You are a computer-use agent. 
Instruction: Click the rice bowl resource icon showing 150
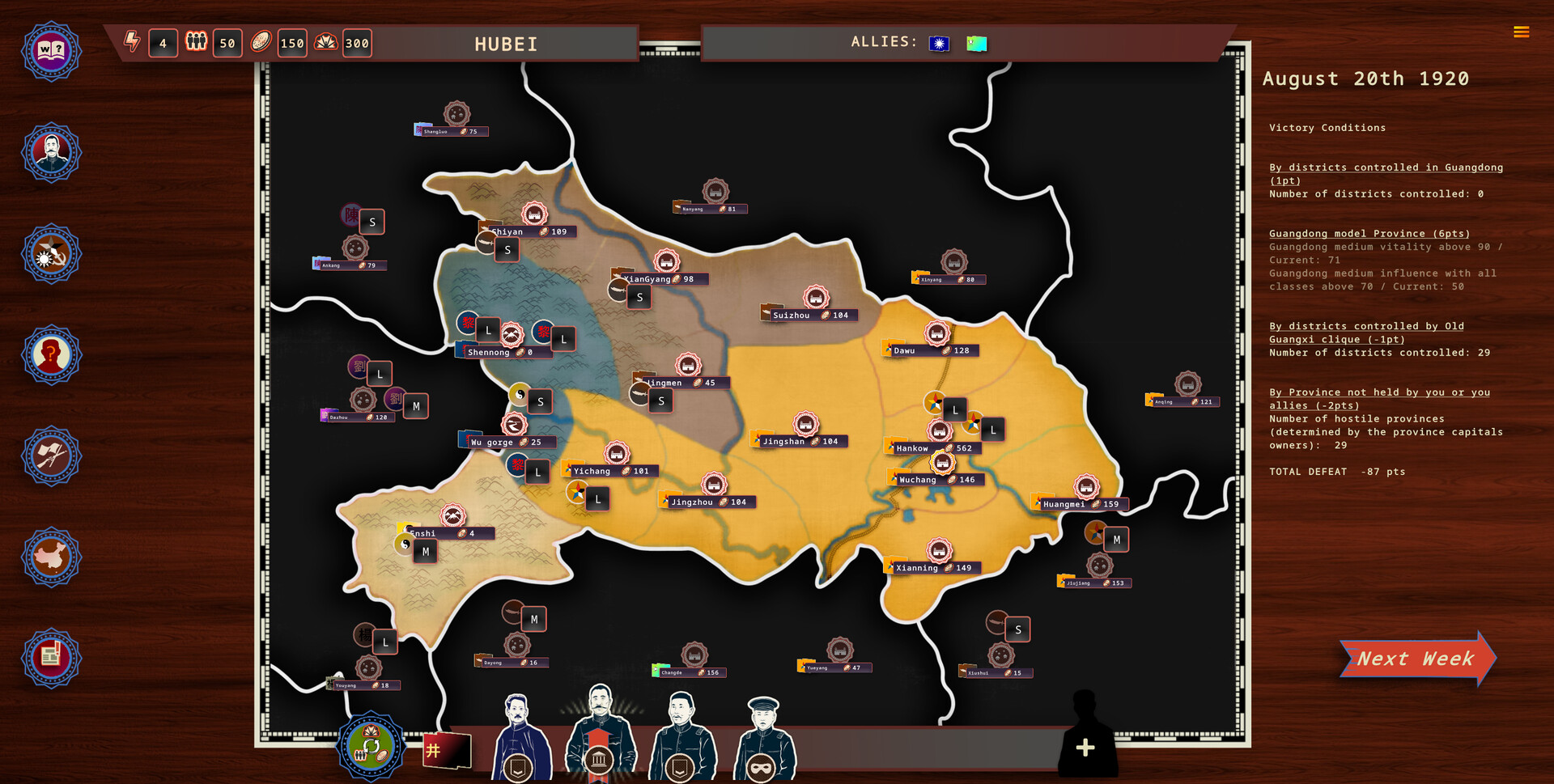click(261, 43)
